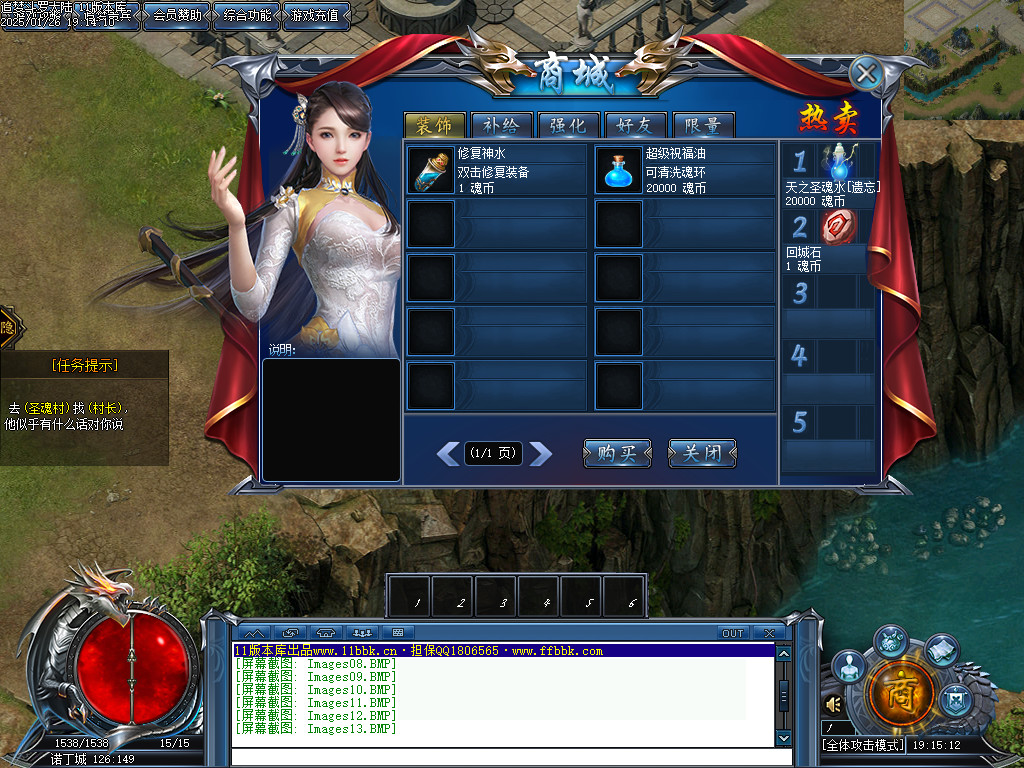Click the 购买 buy button
The width and height of the screenshot is (1024, 768).
click(617, 453)
